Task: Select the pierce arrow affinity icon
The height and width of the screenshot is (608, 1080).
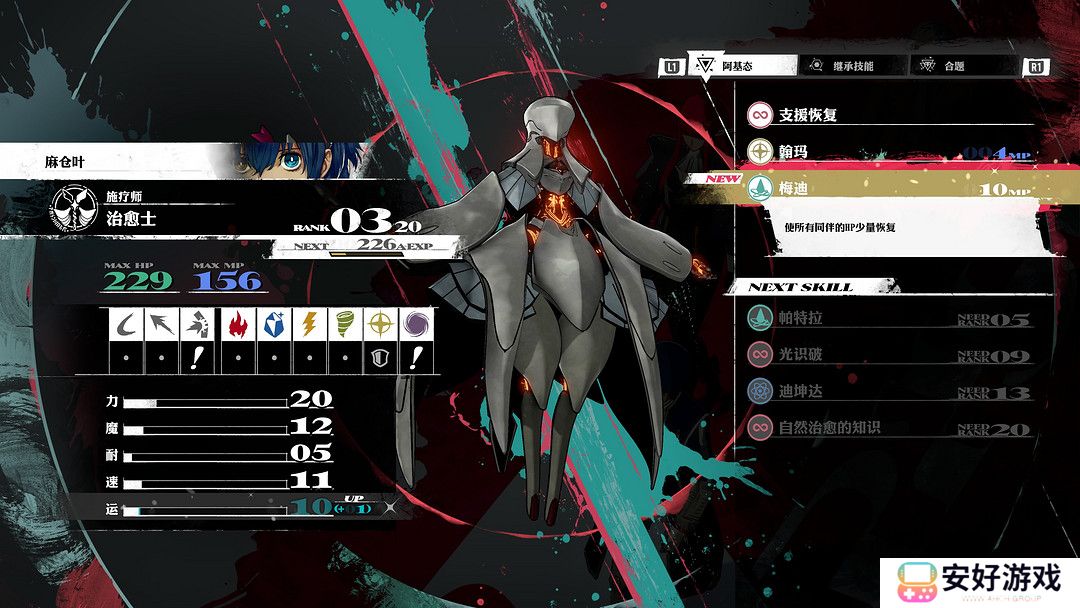Action: click(x=161, y=324)
